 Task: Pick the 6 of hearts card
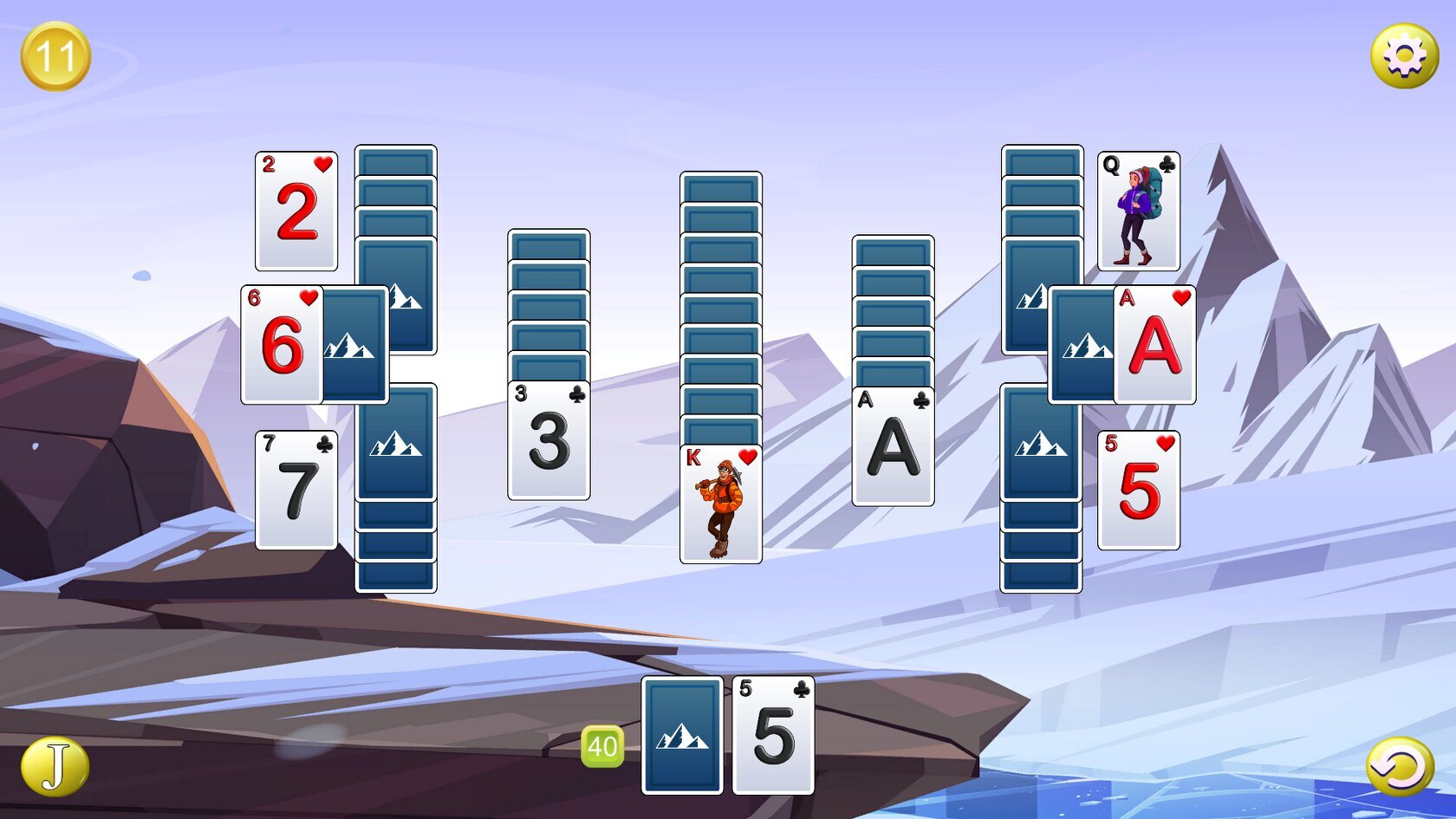point(282,345)
